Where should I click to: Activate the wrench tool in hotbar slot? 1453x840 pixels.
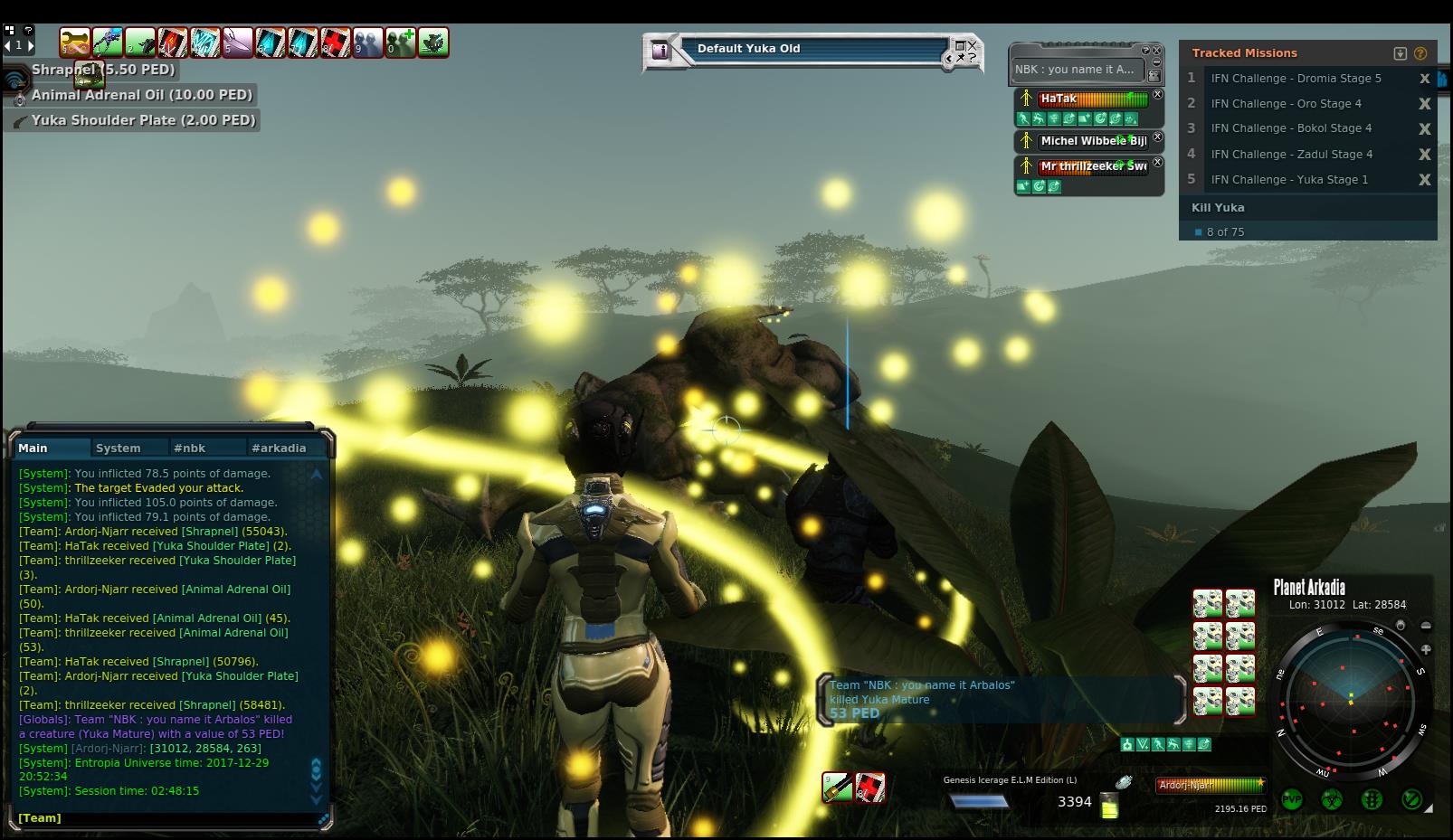tap(75, 42)
